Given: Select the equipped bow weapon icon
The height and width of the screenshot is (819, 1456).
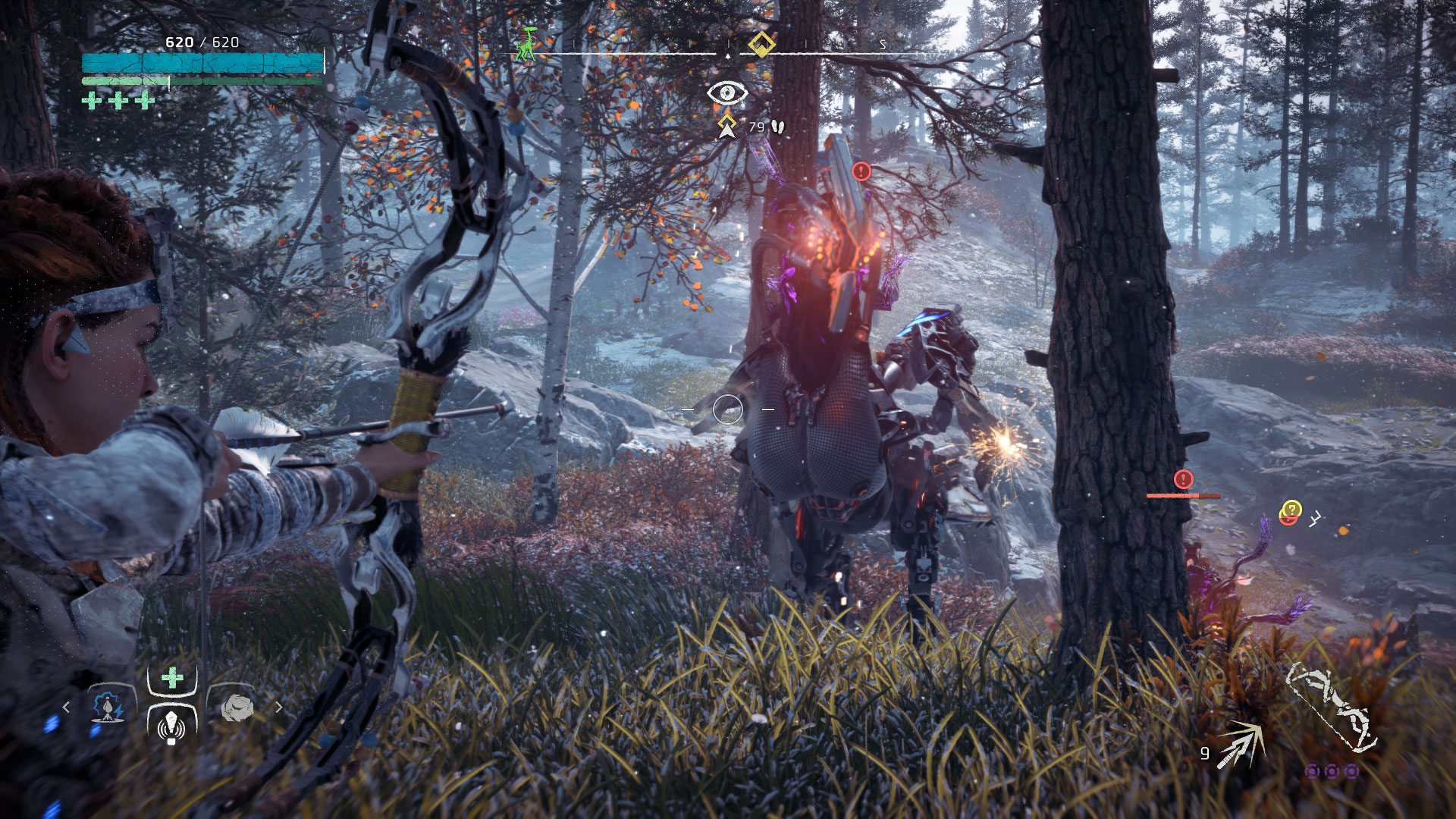Looking at the screenshot, I should [1332, 707].
